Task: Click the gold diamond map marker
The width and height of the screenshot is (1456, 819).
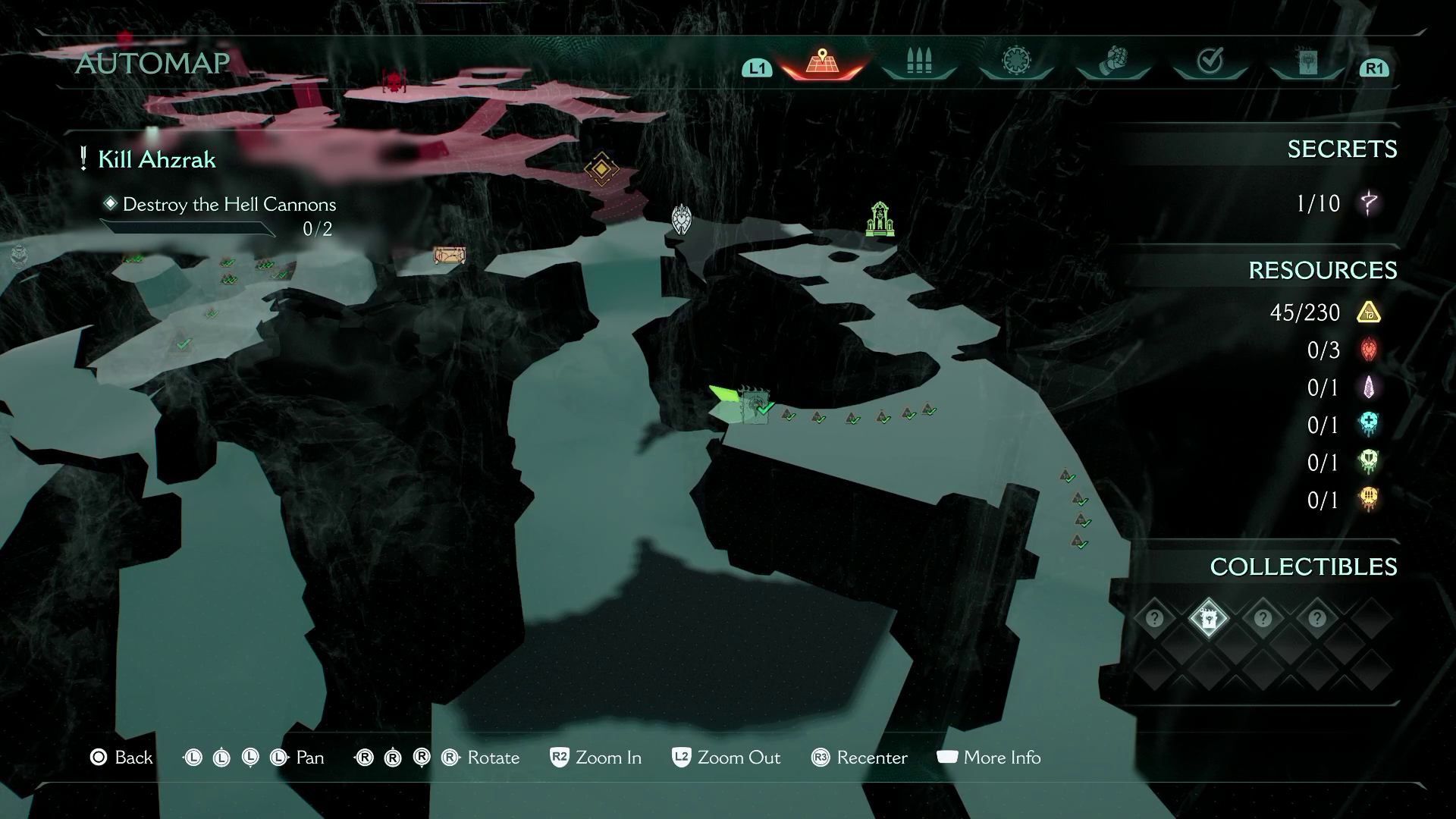Action: point(601,169)
